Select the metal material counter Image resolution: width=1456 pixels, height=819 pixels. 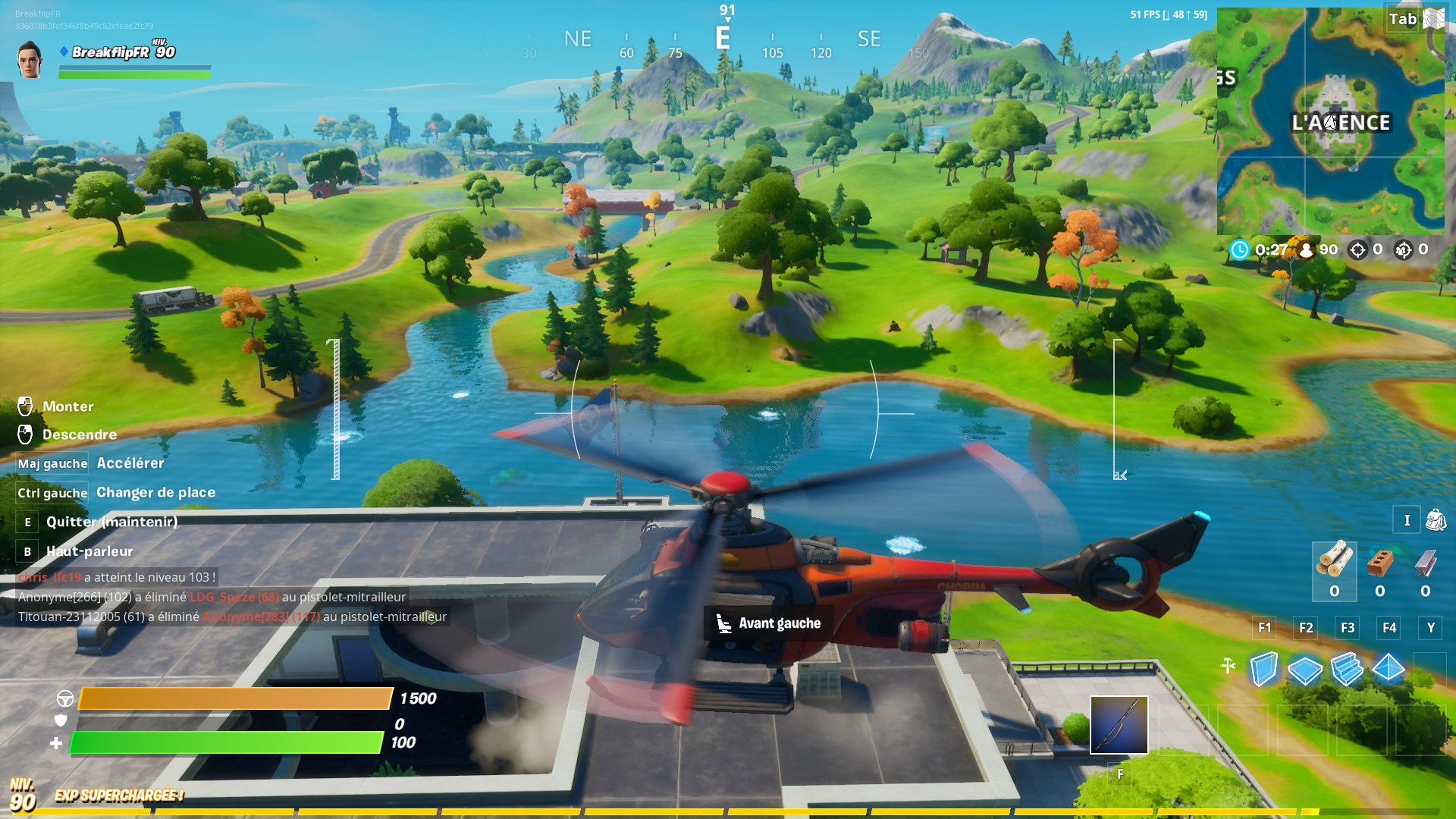coord(1425,570)
